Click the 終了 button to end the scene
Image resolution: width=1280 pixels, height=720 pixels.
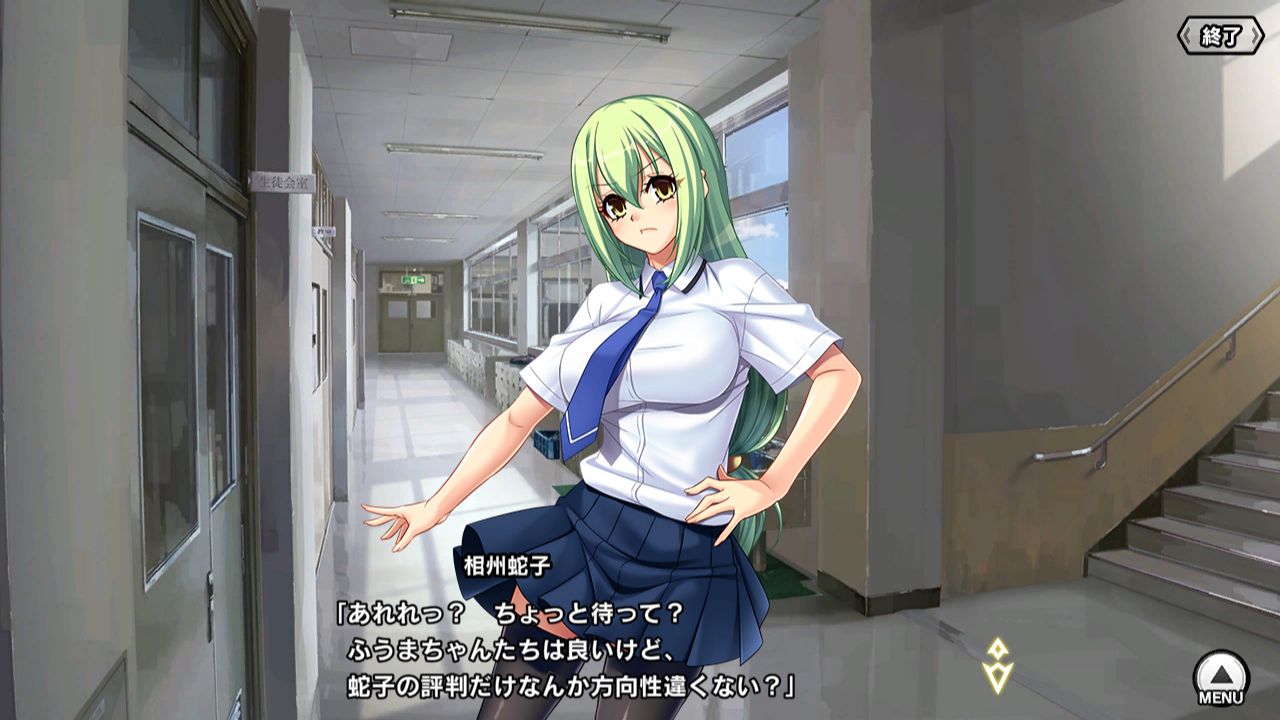pos(1221,37)
